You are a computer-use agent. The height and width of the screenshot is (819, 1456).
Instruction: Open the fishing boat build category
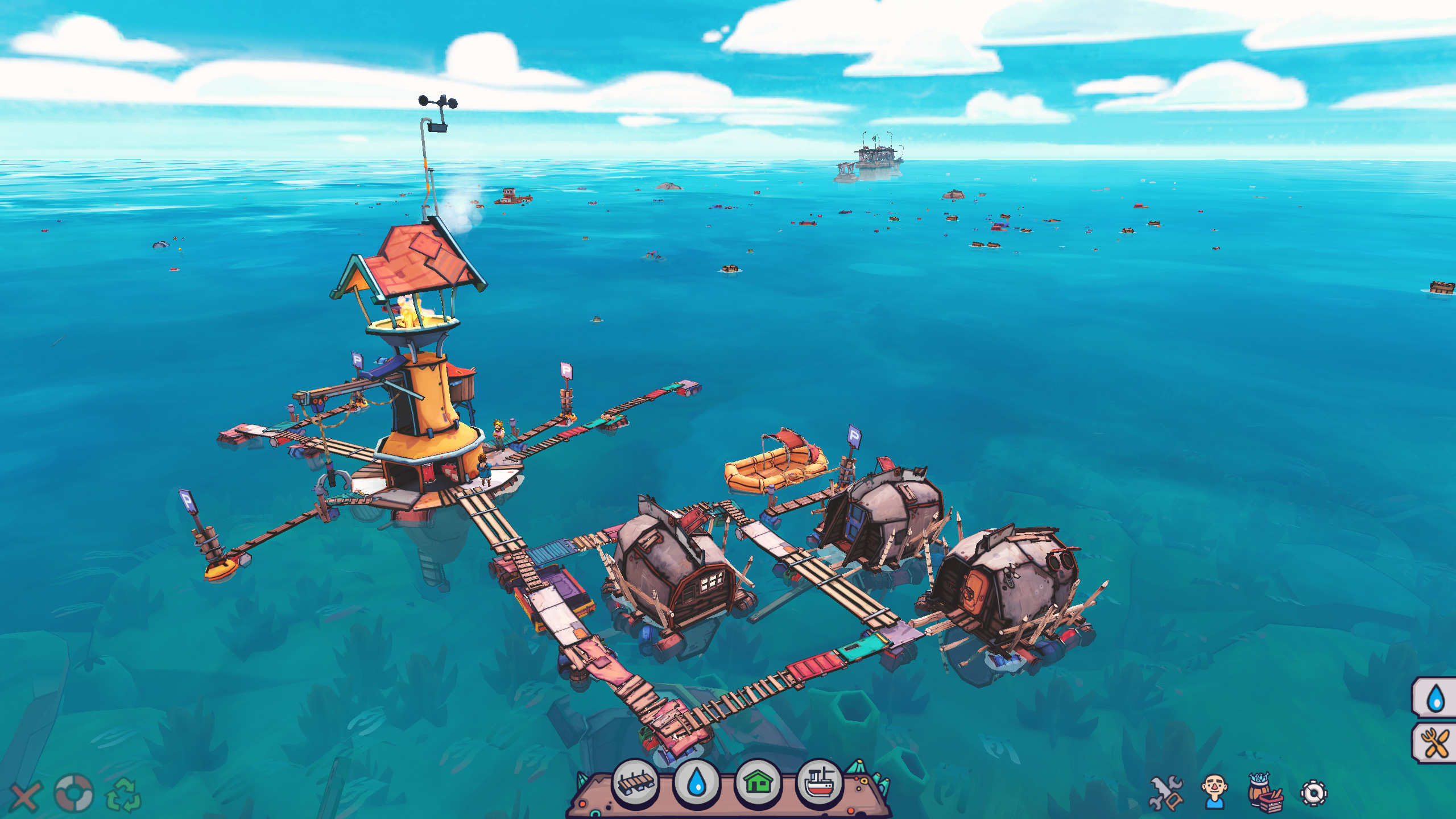pyautogui.click(x=820, y=784)
